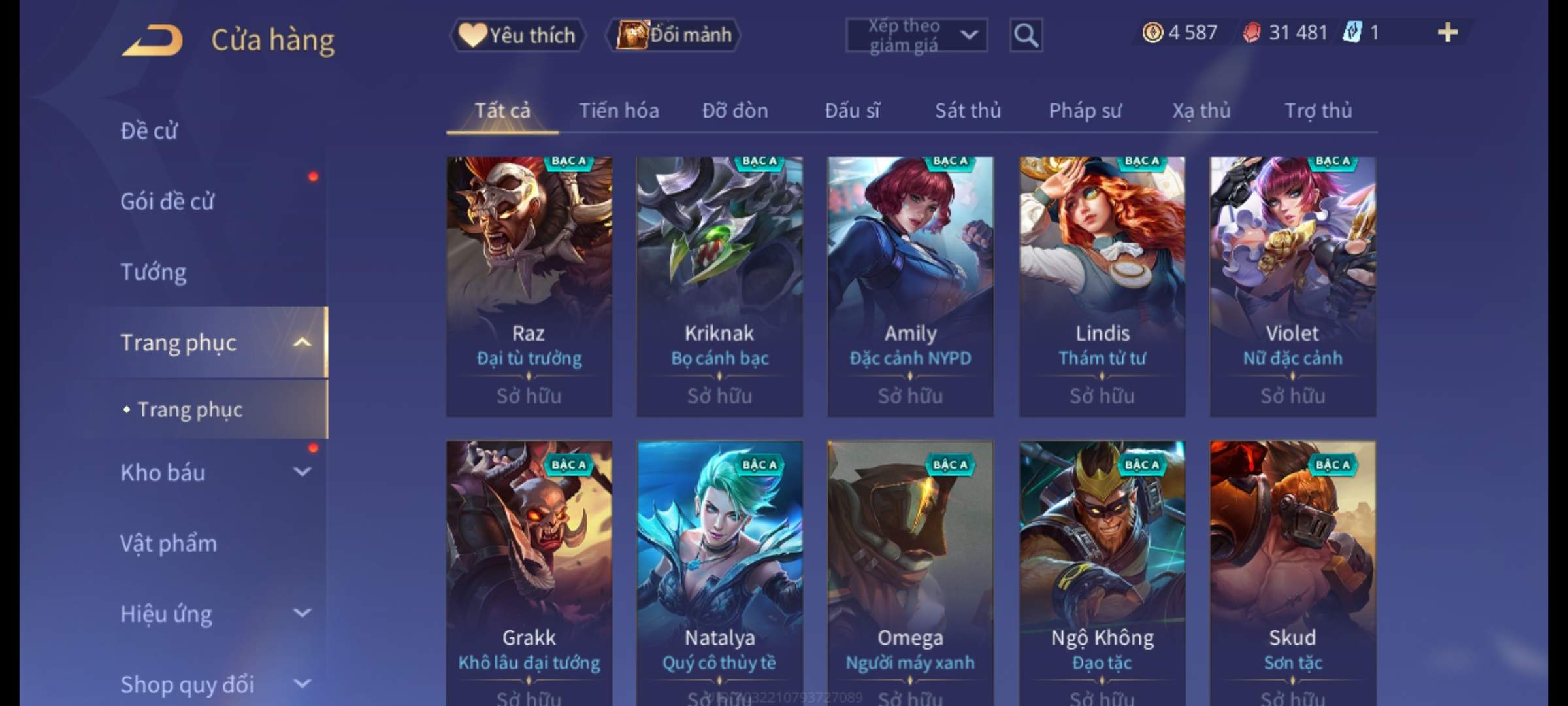Click the magnifying glass search button
The height and width of the screenshot is (706, 1568).
(1026, 35)
